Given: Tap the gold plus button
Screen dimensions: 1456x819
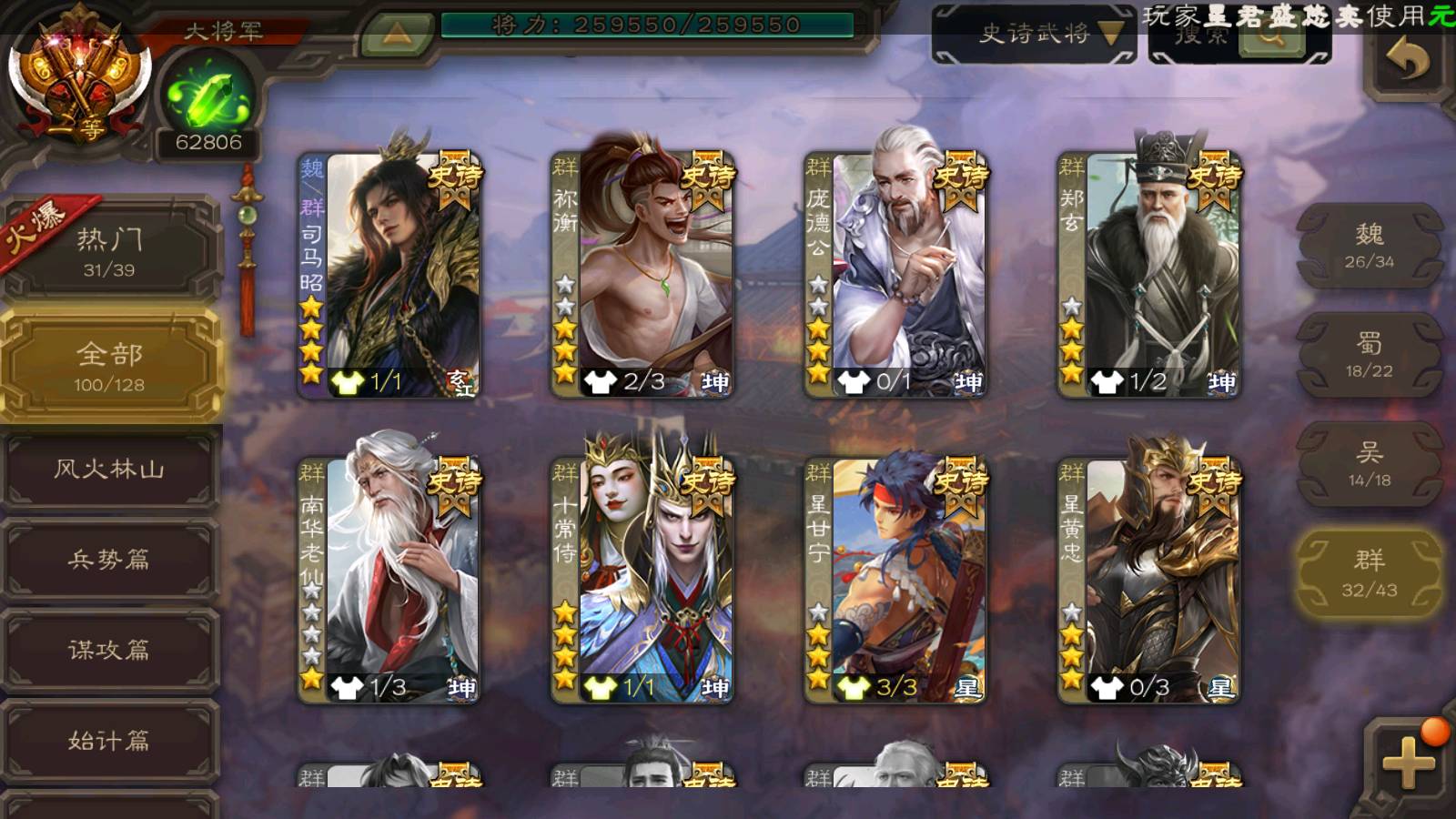Looking at the screenshot, I should tap(1408, 761).
